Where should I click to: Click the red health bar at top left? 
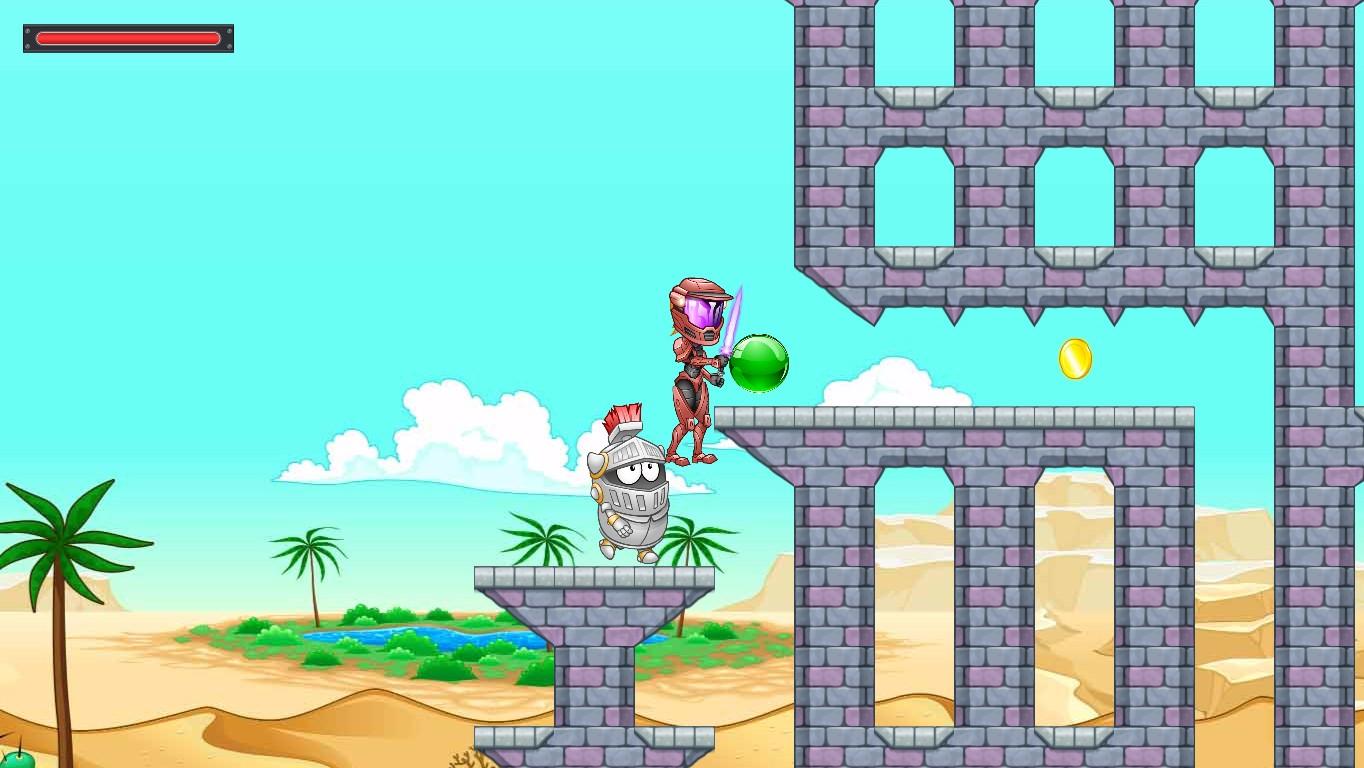click(128, 38)
